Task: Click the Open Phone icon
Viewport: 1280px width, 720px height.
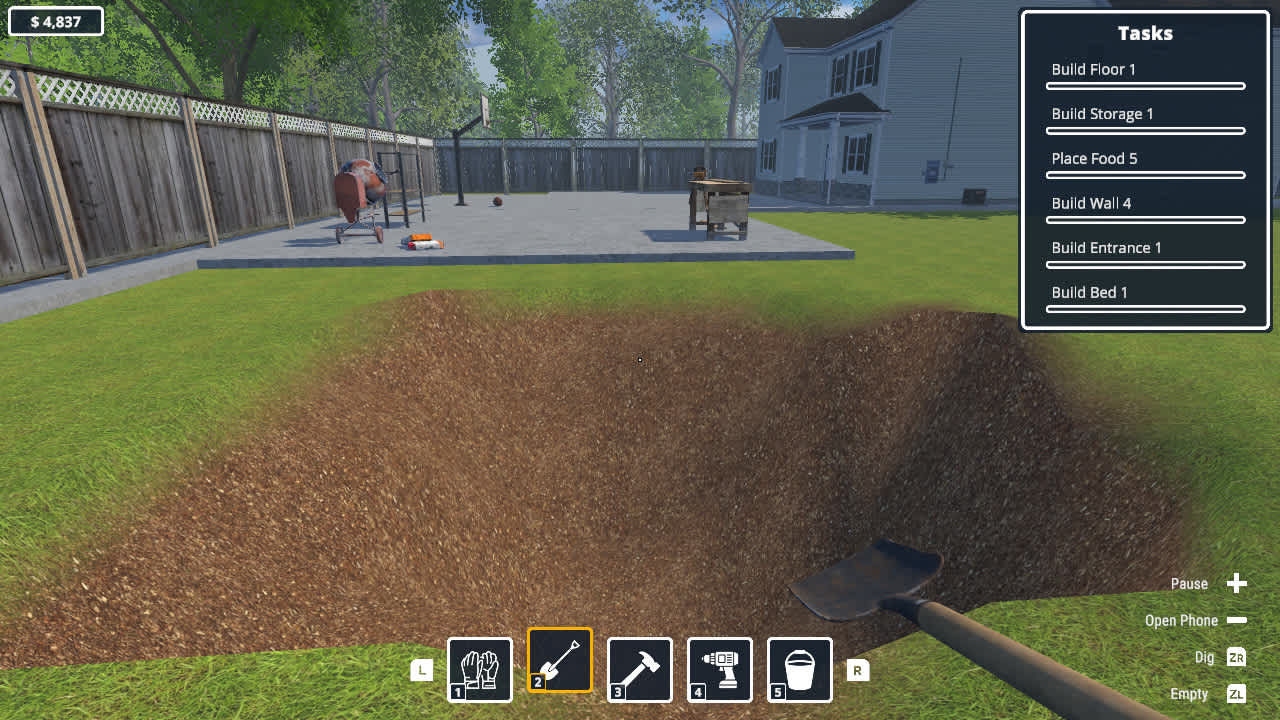Action: (x=1237, y=620)
